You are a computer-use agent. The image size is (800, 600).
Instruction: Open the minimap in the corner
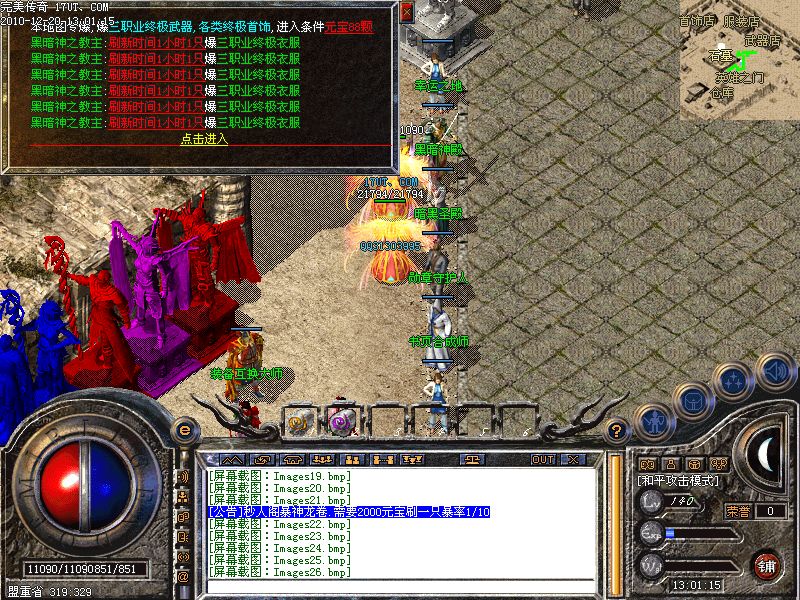click(x=738, y=60)
